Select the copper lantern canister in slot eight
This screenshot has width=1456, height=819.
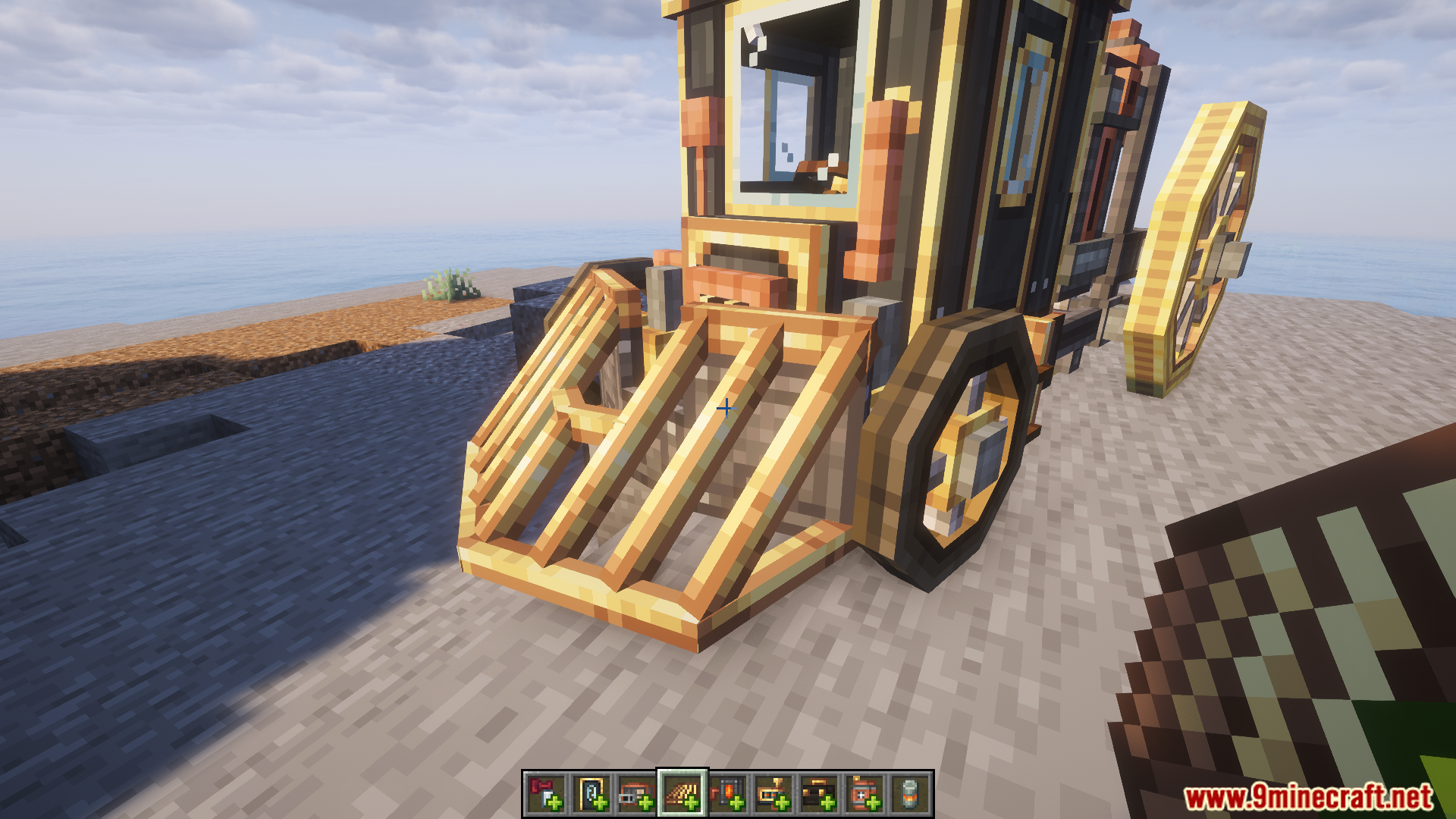tap(867, 792)
